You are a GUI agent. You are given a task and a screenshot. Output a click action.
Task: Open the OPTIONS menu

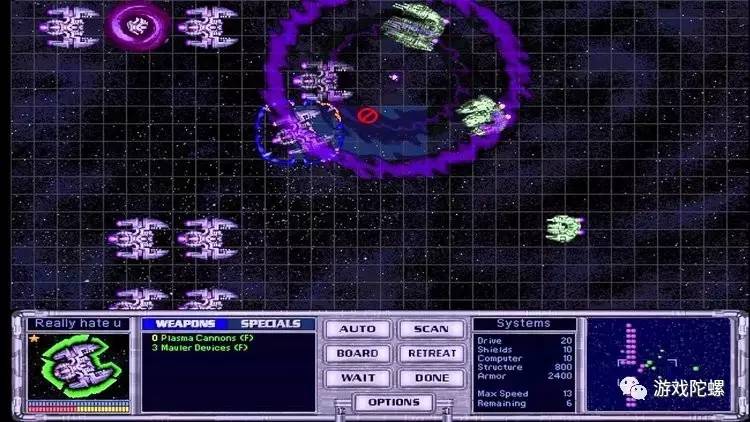point(393,402)
